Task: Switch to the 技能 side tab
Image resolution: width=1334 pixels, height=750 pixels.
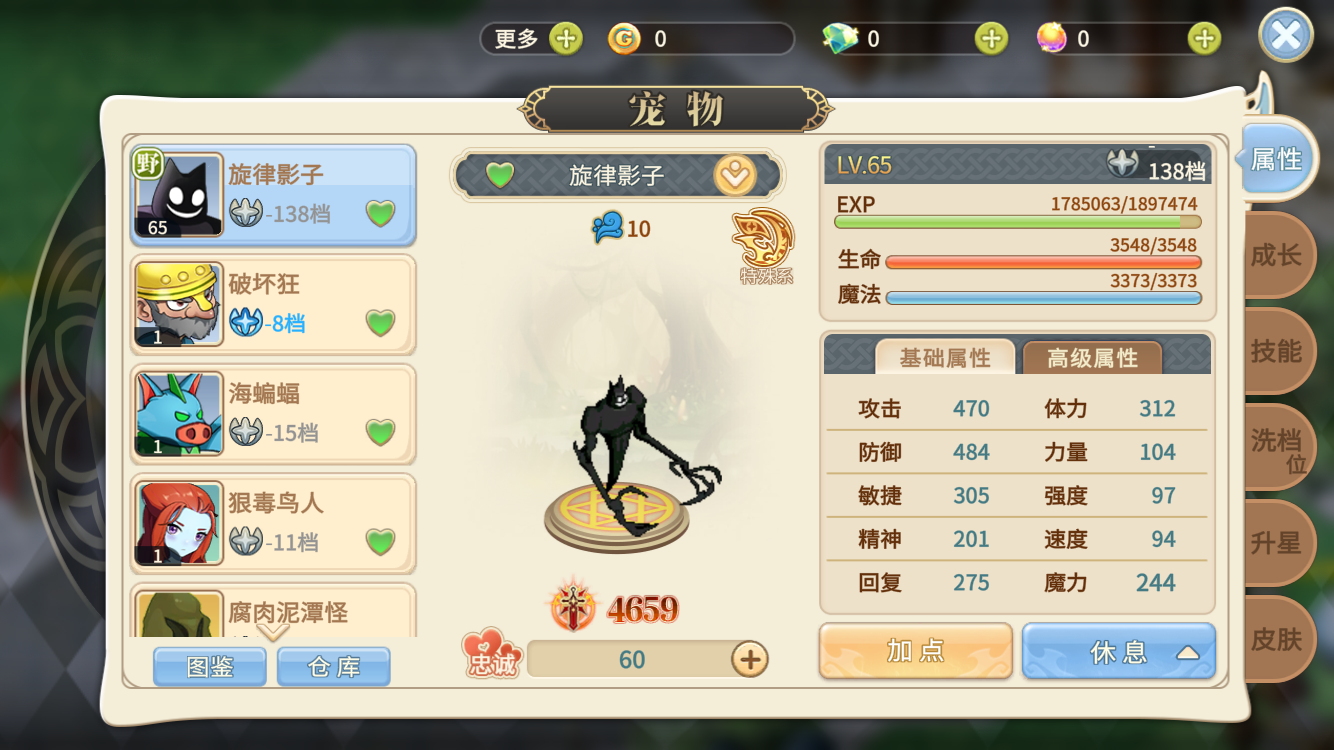Action: (1276, 351)
